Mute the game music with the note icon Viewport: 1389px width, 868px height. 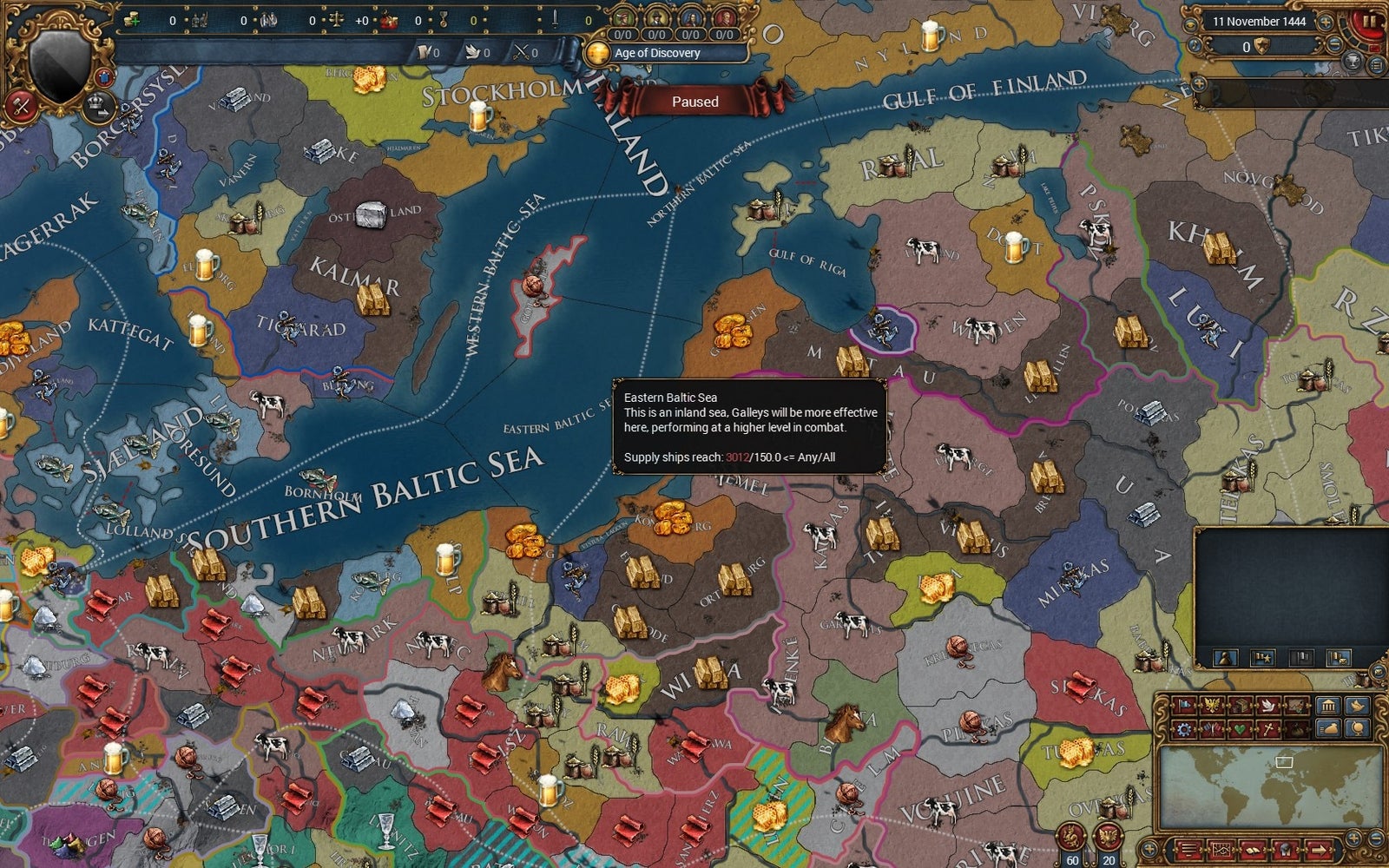pyautogui.click(x=1195, y=44)
